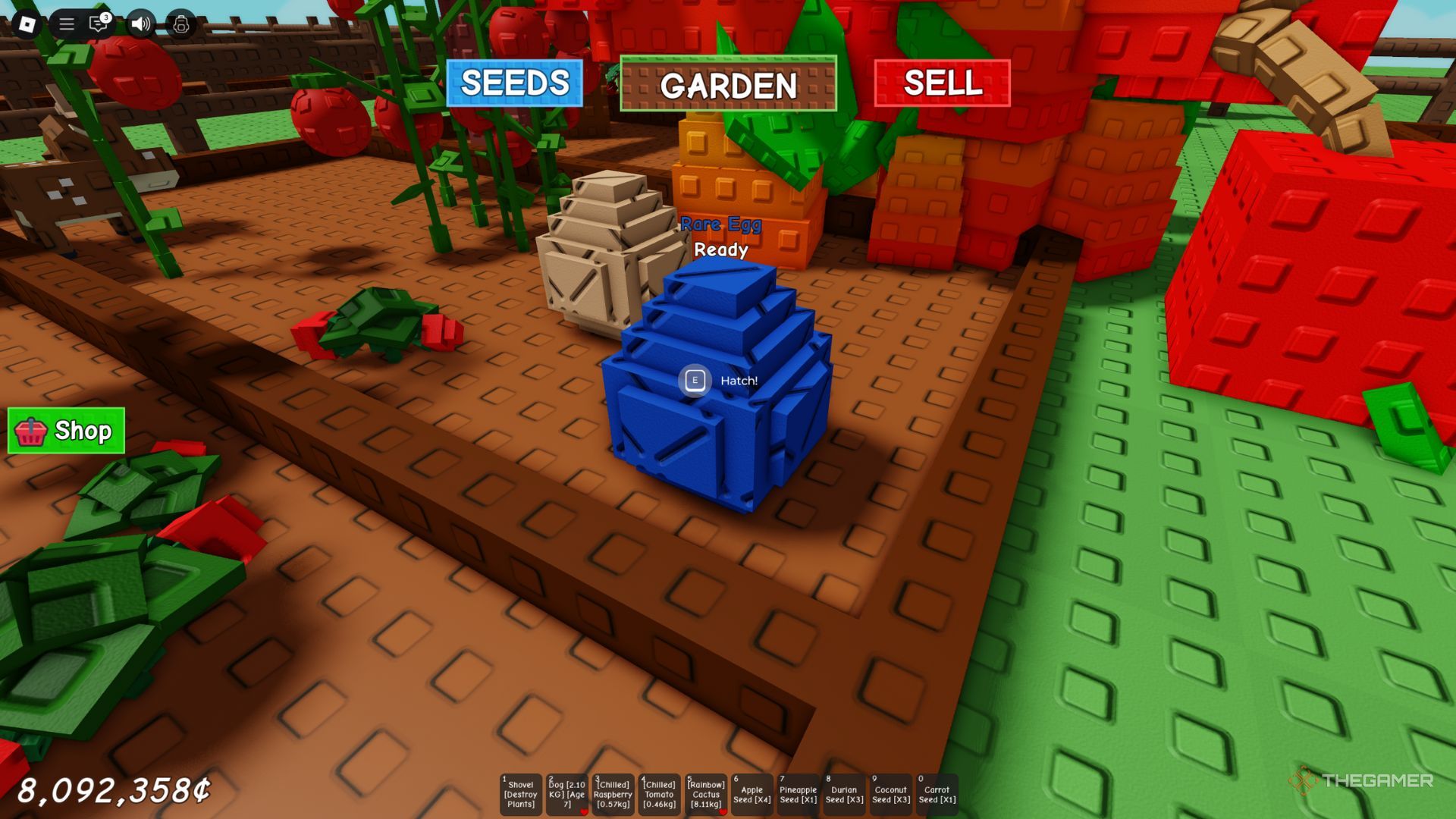Viewport: 1456px width, 819px height.
Task: Select the Apple Seed in hotbar slot 6
Action: pos(751,793)
